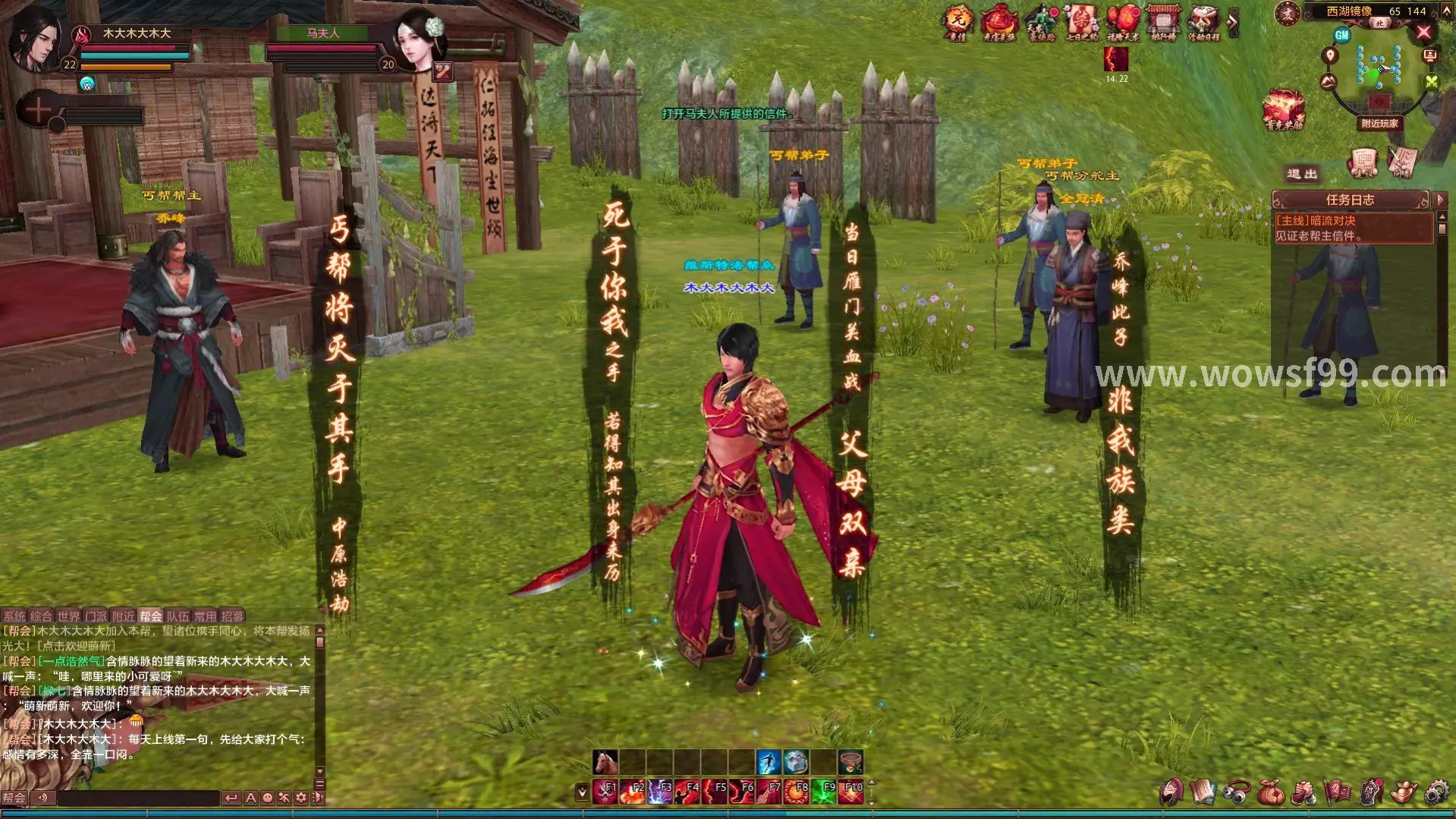The width and height of the screenshot is (1456, 819).
Task: Open the 排行榜 ranking board icon
Action: (1162, 21)
